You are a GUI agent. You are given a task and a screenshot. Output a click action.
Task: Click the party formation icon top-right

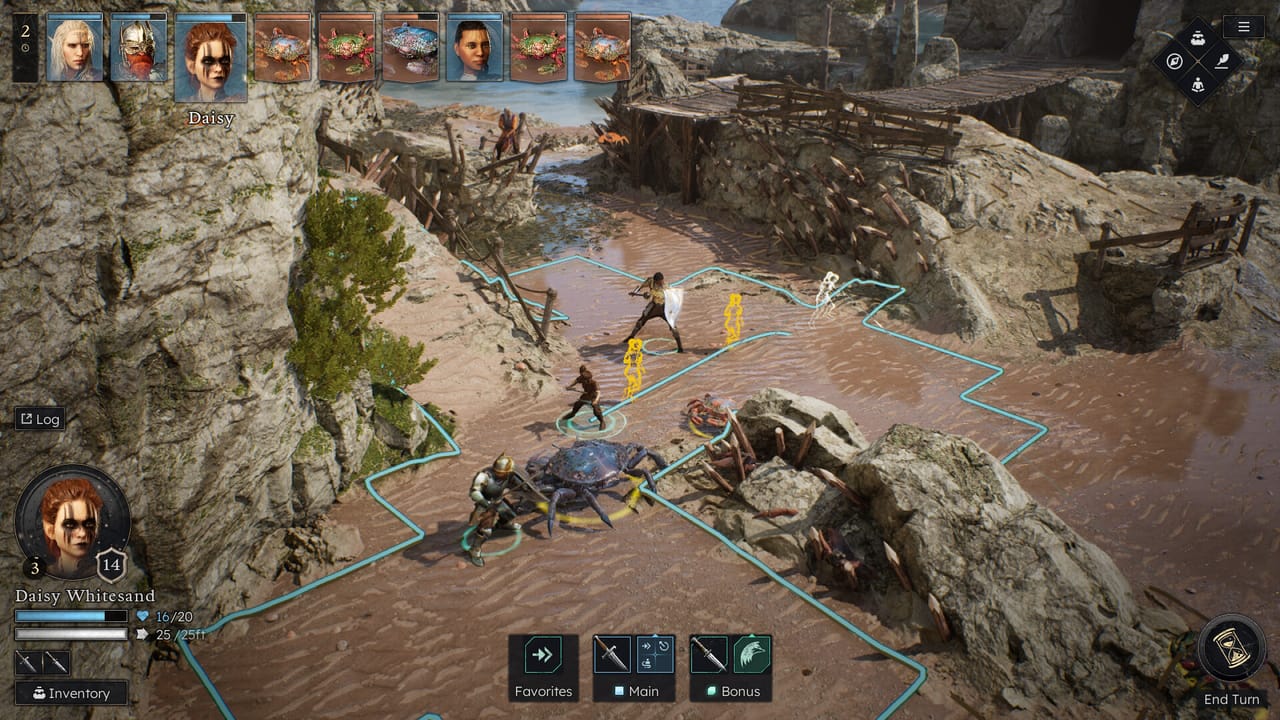pyautogui.click(x=1198, y=39)
